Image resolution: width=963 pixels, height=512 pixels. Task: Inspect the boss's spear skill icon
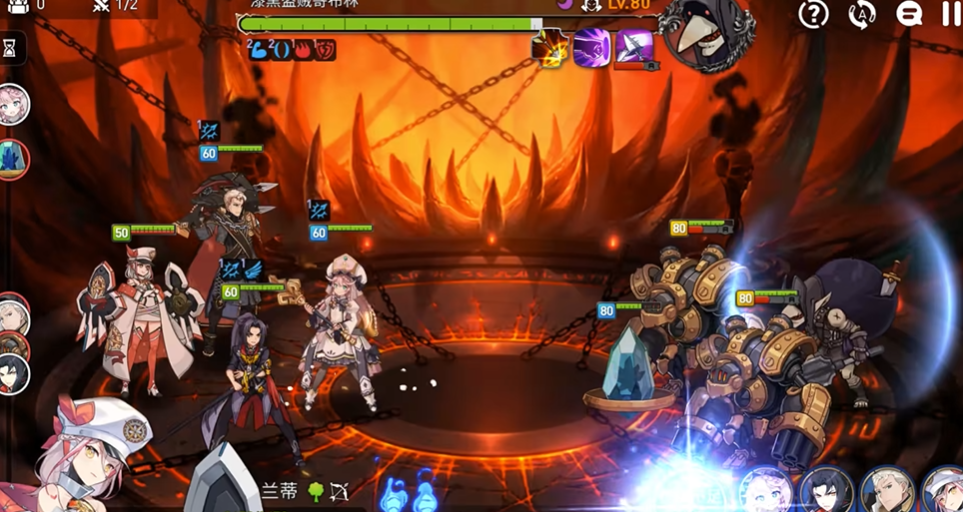point(634,47)
